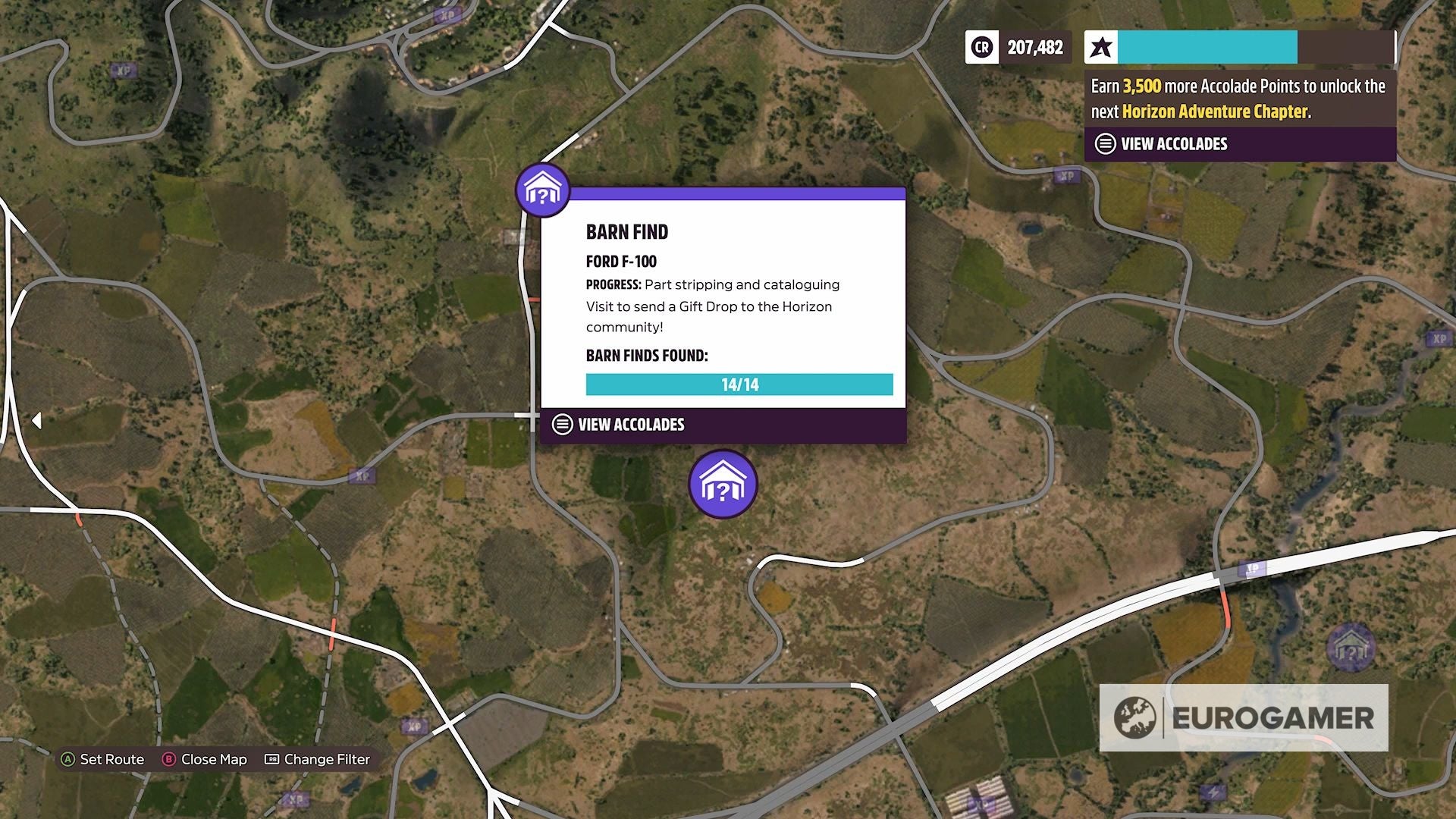
Task: Select the barn find marker attached to the Ford F-100 popup
Action: [542, 190]
